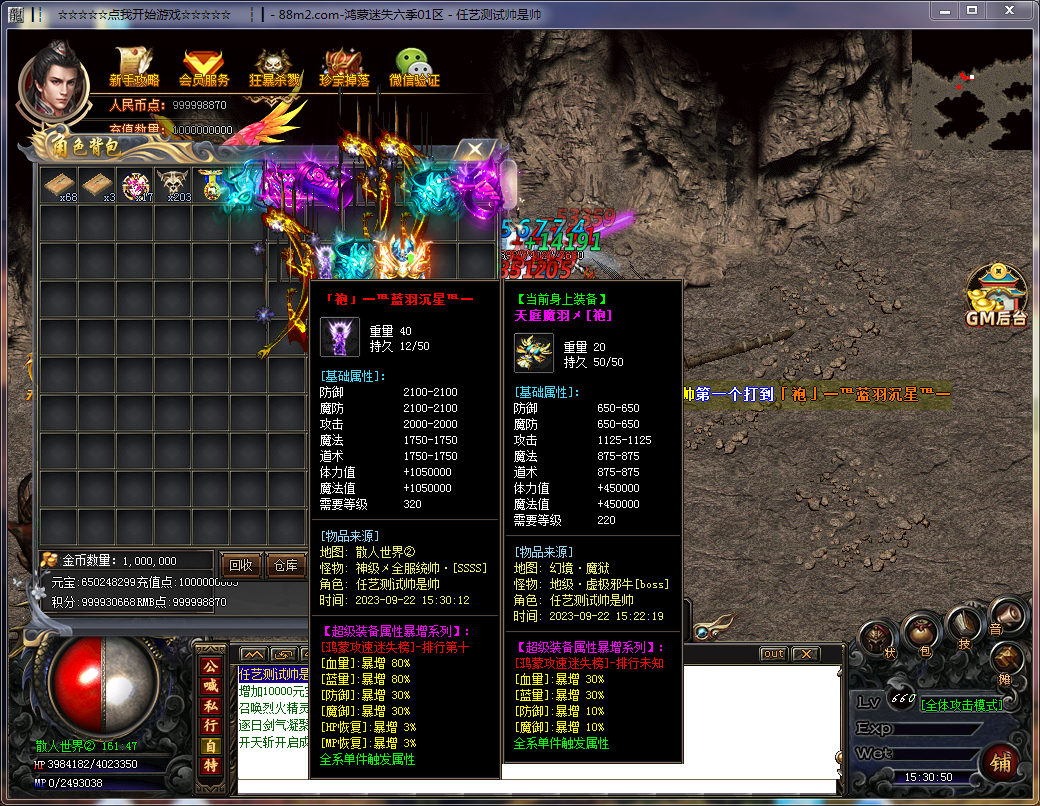Viewport: 1040px width, 806px height.
Task: Click the 回收 recycle button
Action: pyautogui.click(x=241, y=565)
